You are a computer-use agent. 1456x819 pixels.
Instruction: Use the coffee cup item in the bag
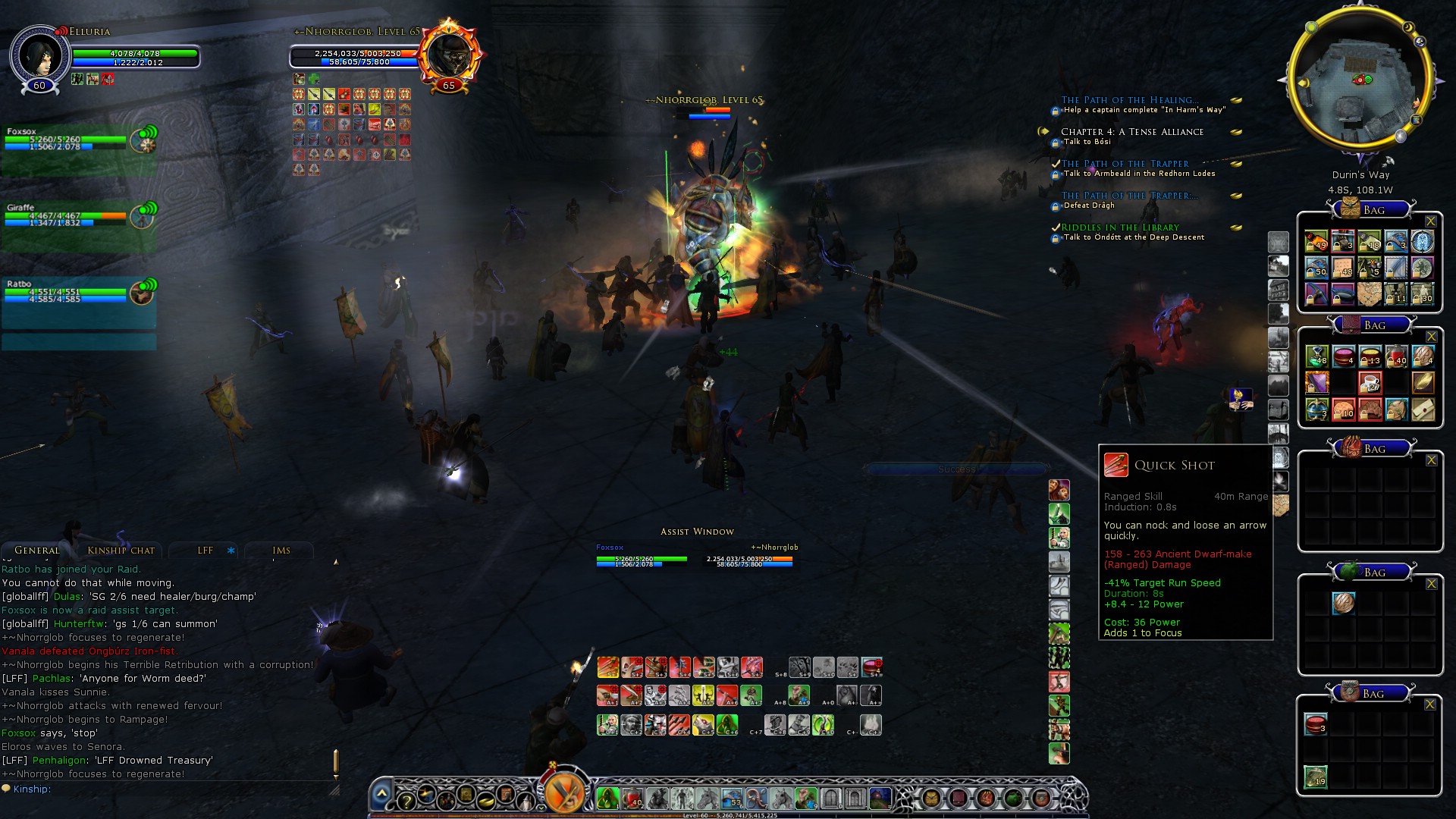coord(1370,383)
